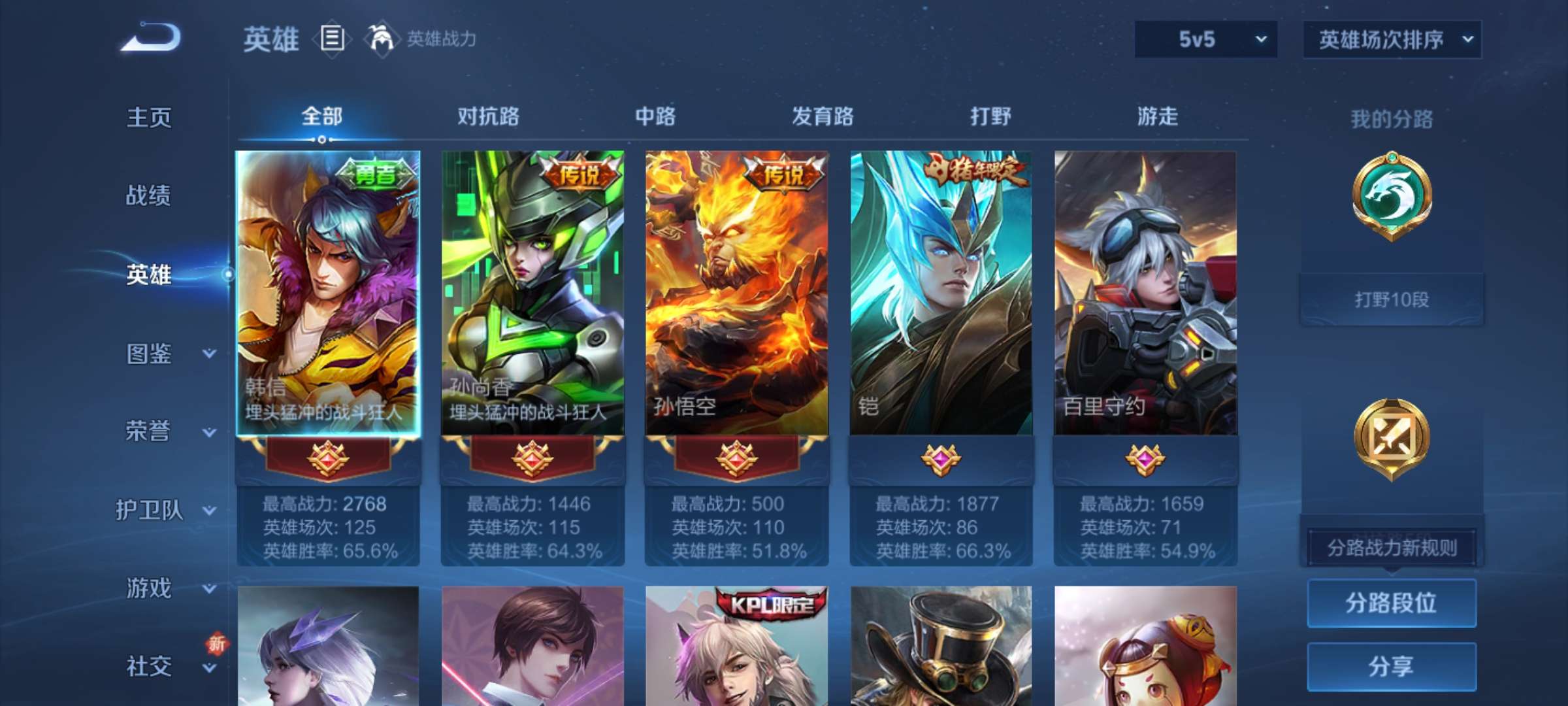The width and height of the screenshot is (1568, 706).
Task: Open the 5v5 mode dropdown
Action: click(1205, 39)
